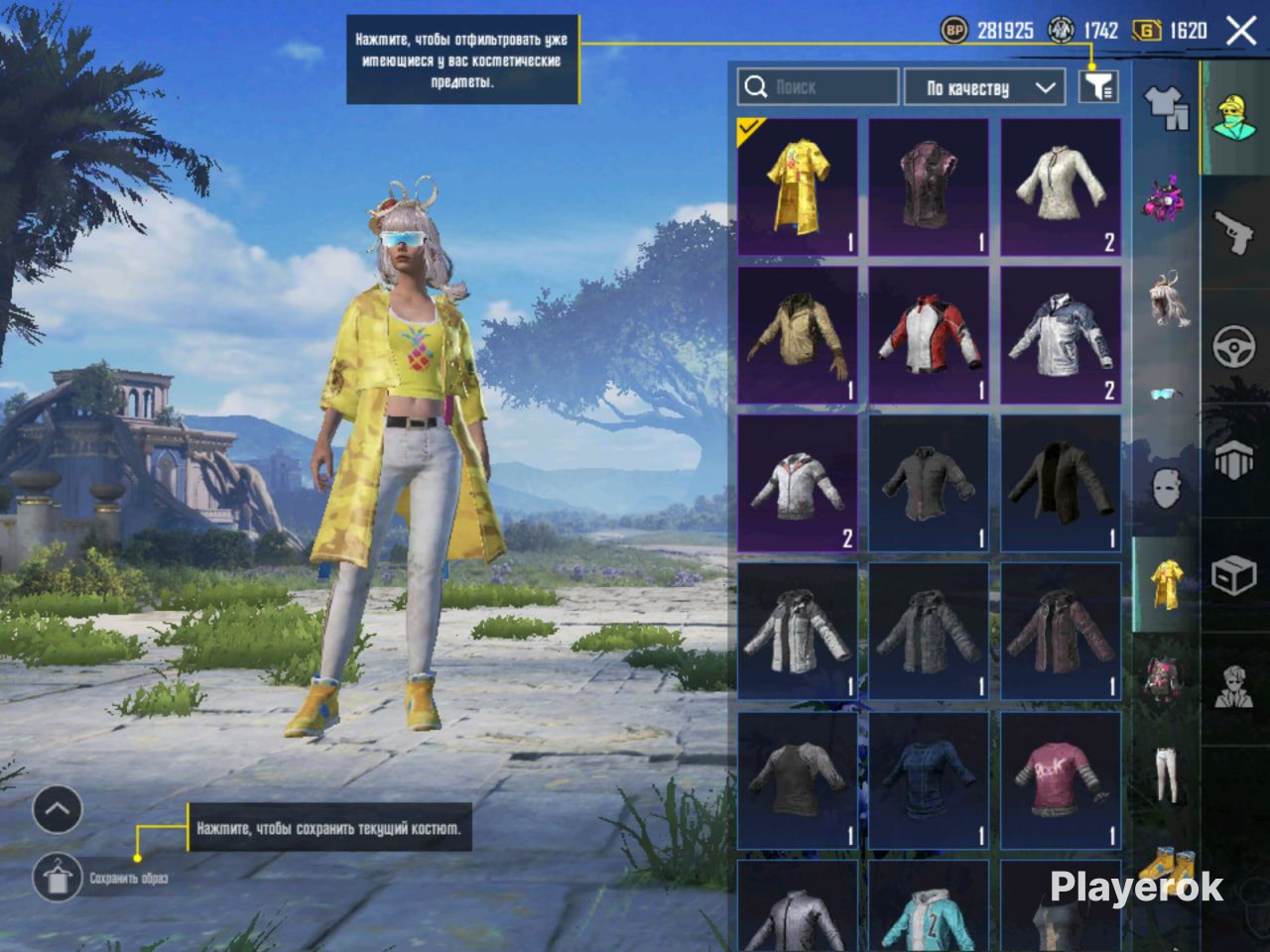Image resolution: width=1270 pixels, height=952 pixels.
Task: Open the steering wheel vehicles tab
Action: point(1235,347)
